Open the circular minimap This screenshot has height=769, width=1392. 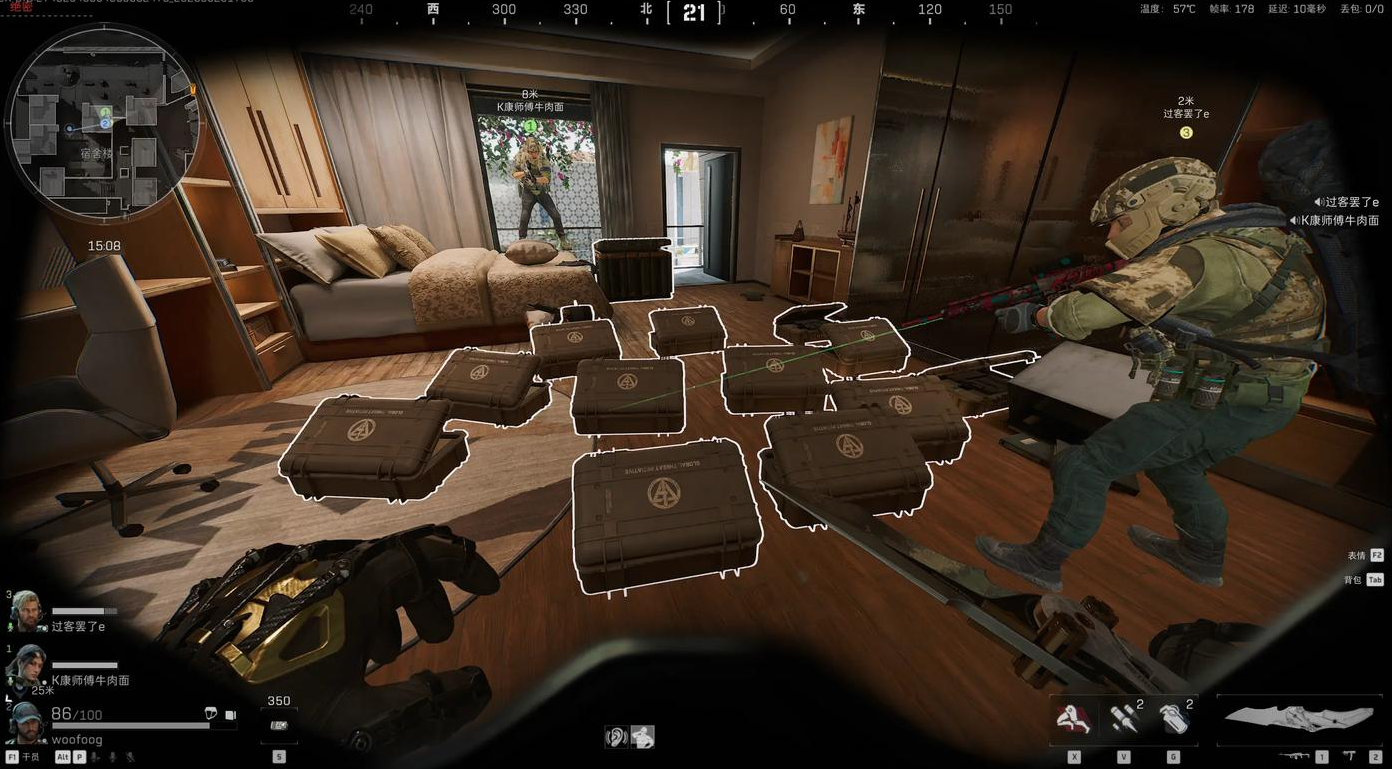[103, 122]
